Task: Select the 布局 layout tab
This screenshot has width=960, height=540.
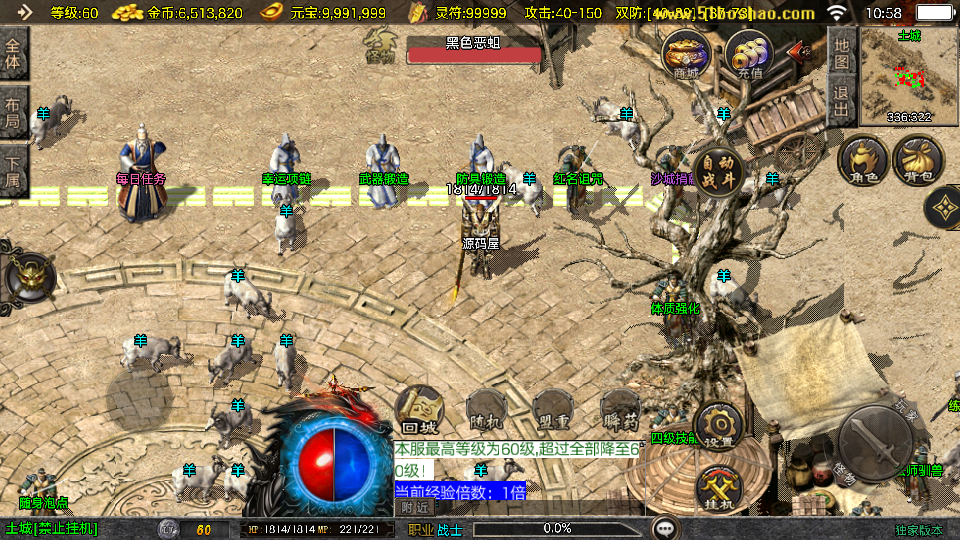Action: tap(14, 112)
